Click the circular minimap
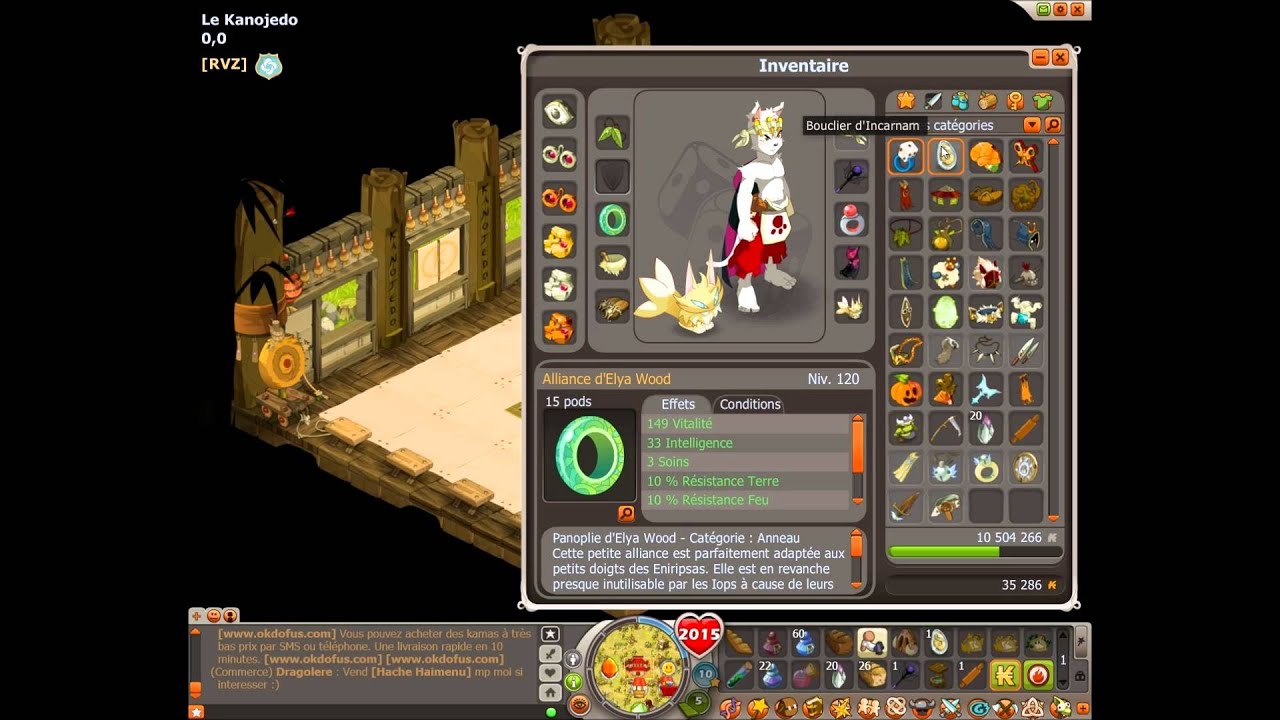This screenshot has width=1280, height=720. pyautogui.click(x=637, y=665)
